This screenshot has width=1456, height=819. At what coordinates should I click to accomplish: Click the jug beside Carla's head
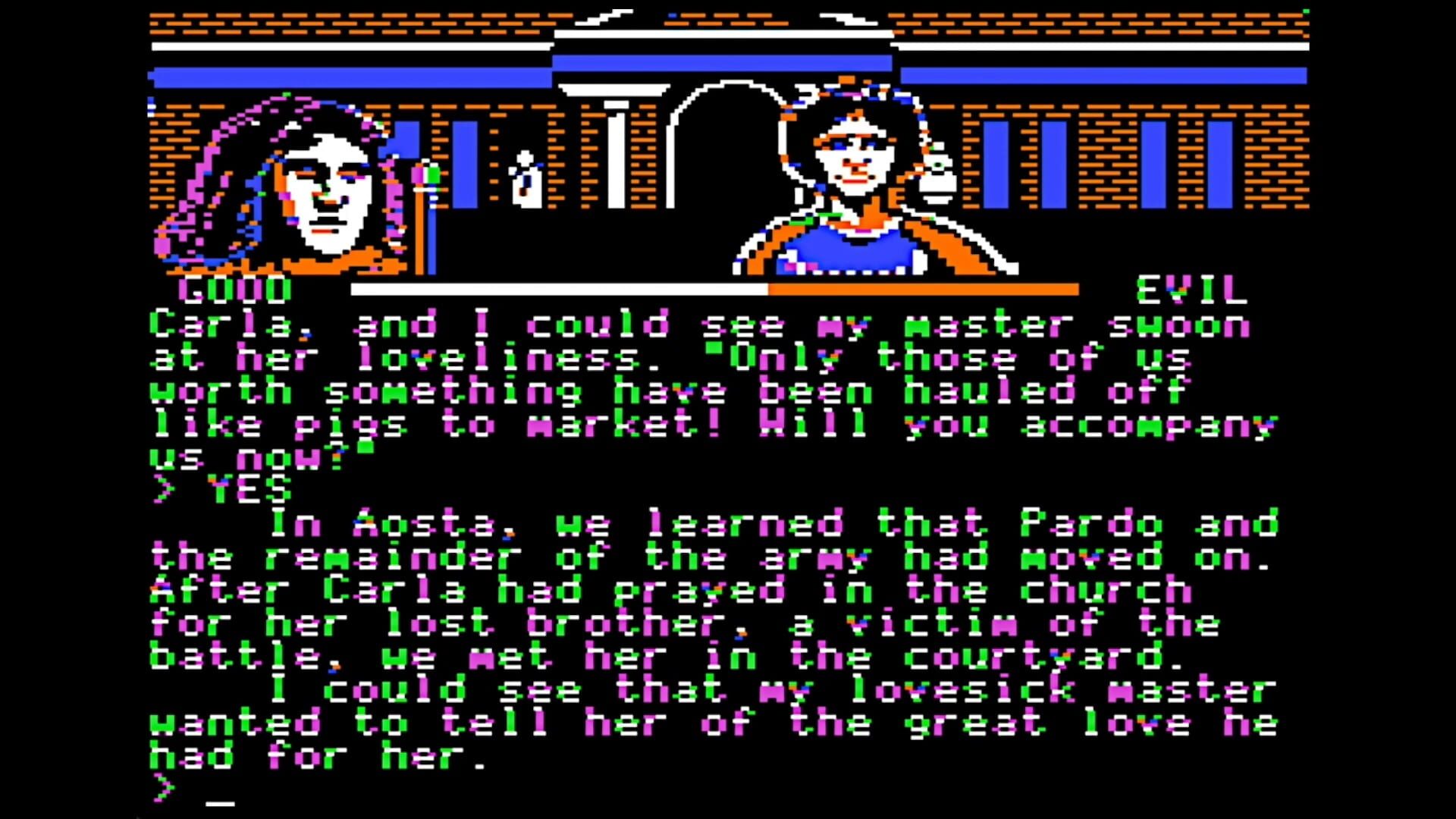point(938,174)
